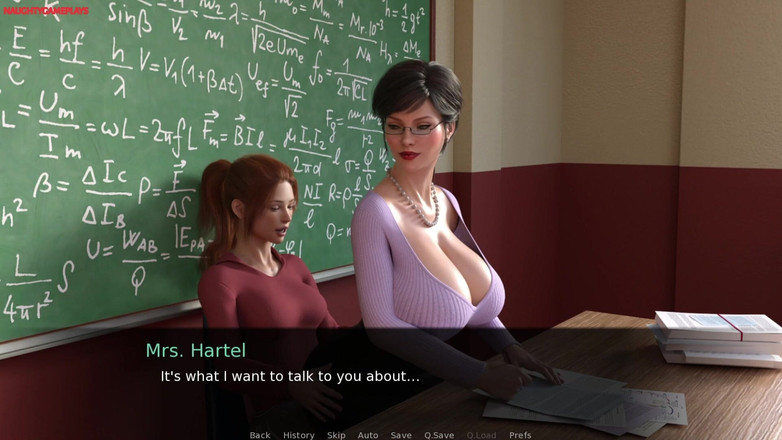Click the dialogue text to continue
The height and width of the screenshot is (440, 782).
tap(290, 377)
